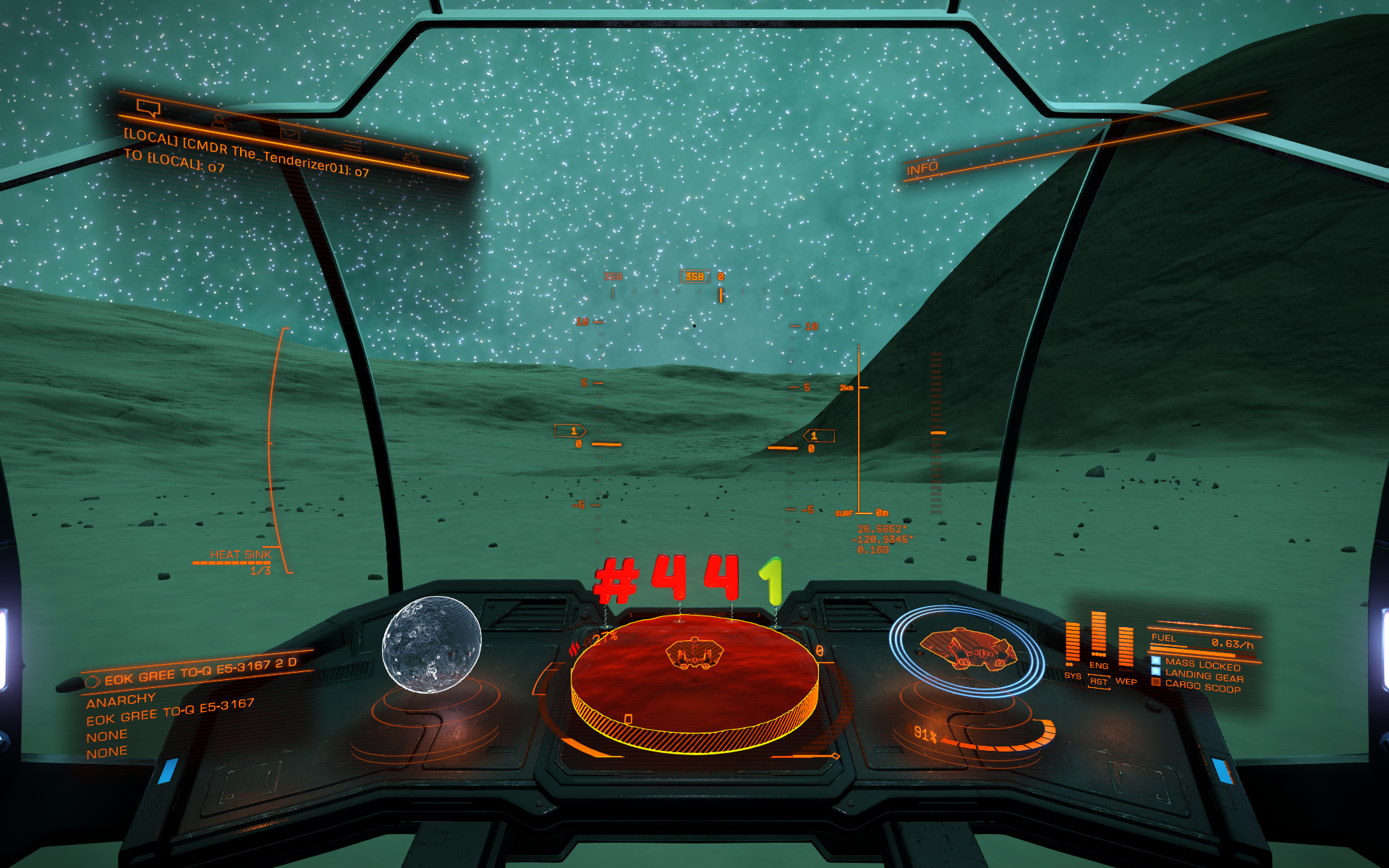The image size is (1389, 868).
Task: Open the inbox envelope tab
Action: pyautogui.click(x=289, y=134)
